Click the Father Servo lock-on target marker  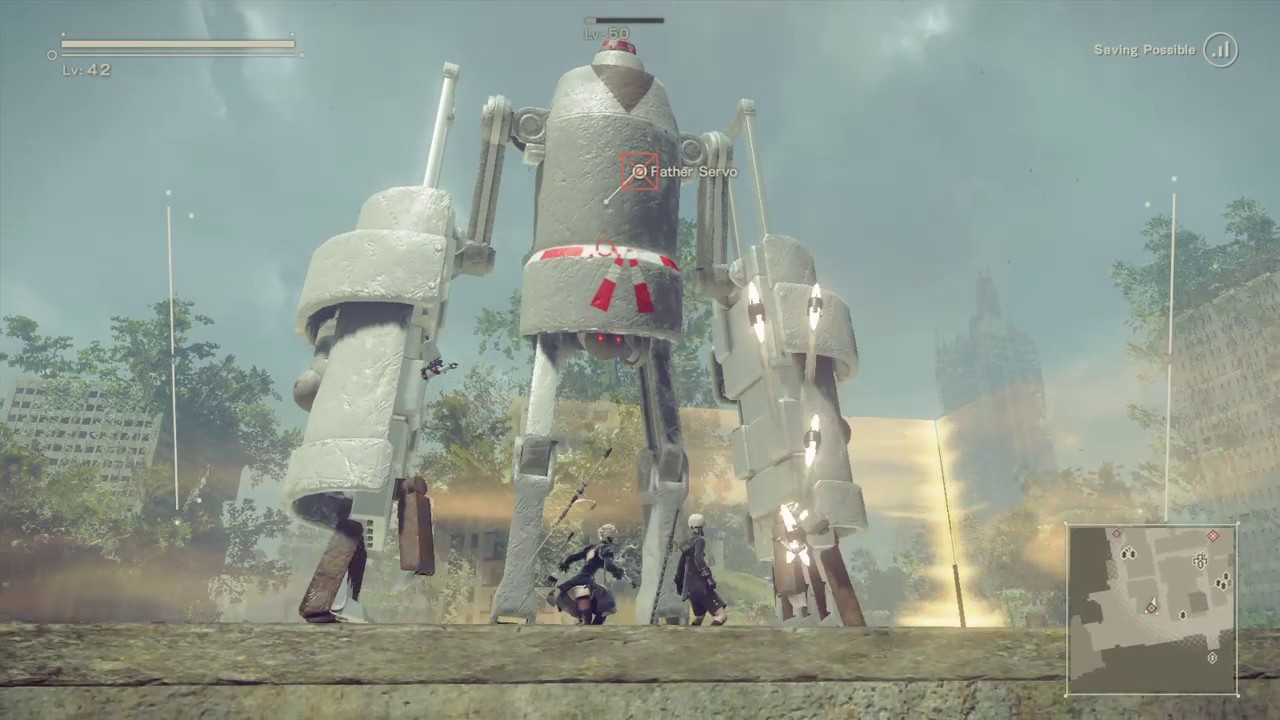coord(640,171)
